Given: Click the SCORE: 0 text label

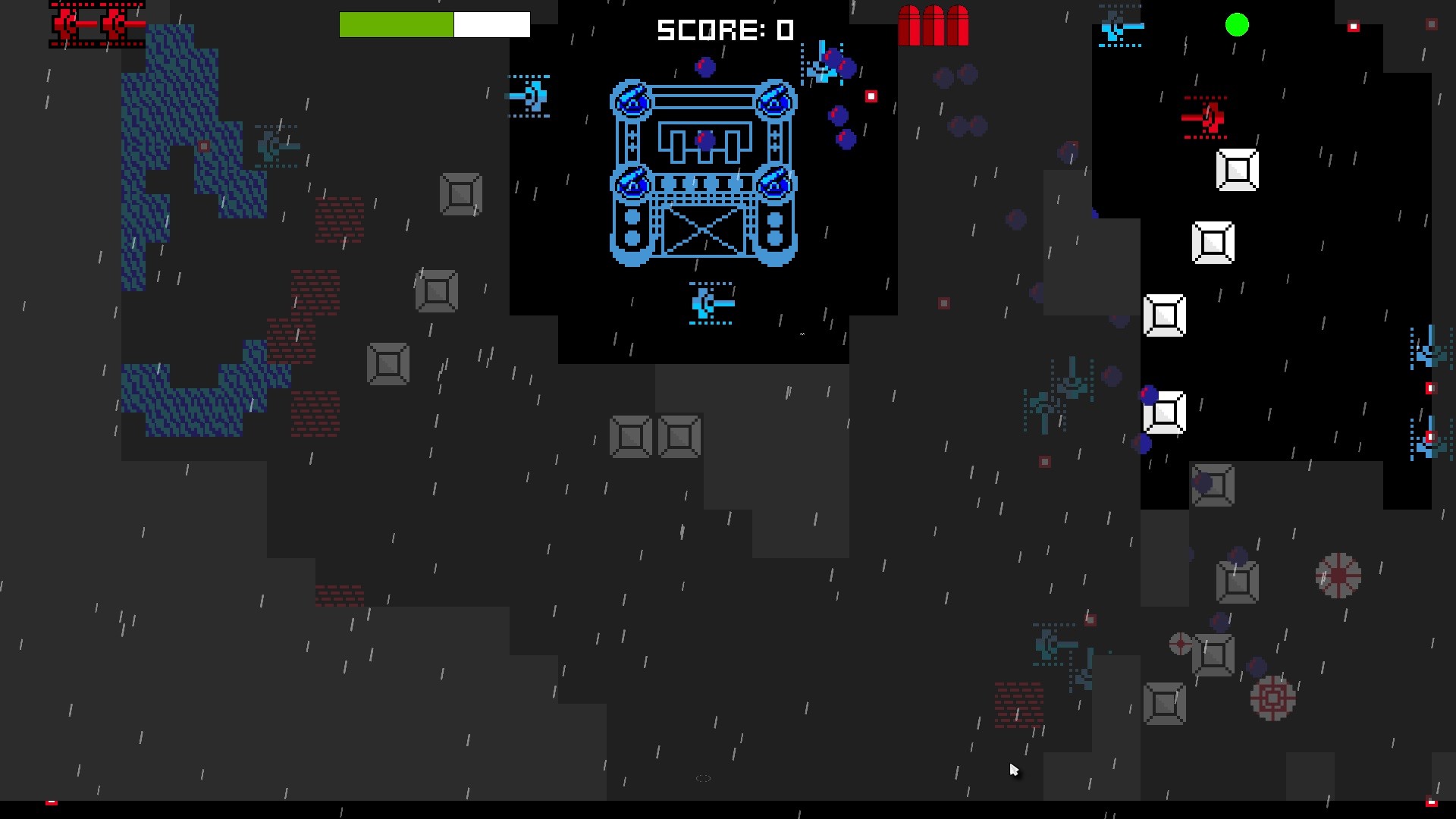Looking at the screenshot, I should click(726, 30).
